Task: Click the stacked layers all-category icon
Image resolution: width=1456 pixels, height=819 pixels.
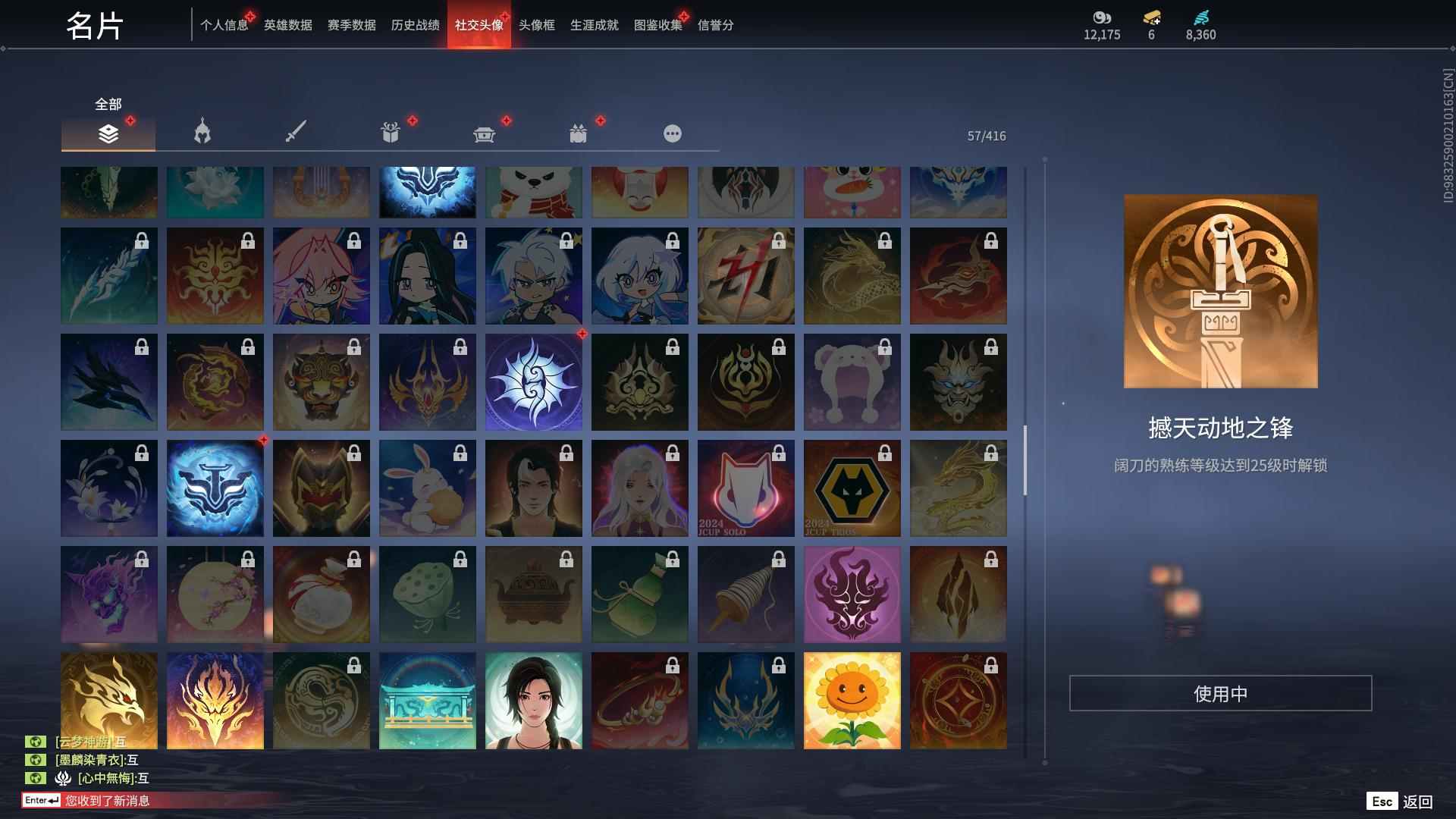Action: coord(108,133)
